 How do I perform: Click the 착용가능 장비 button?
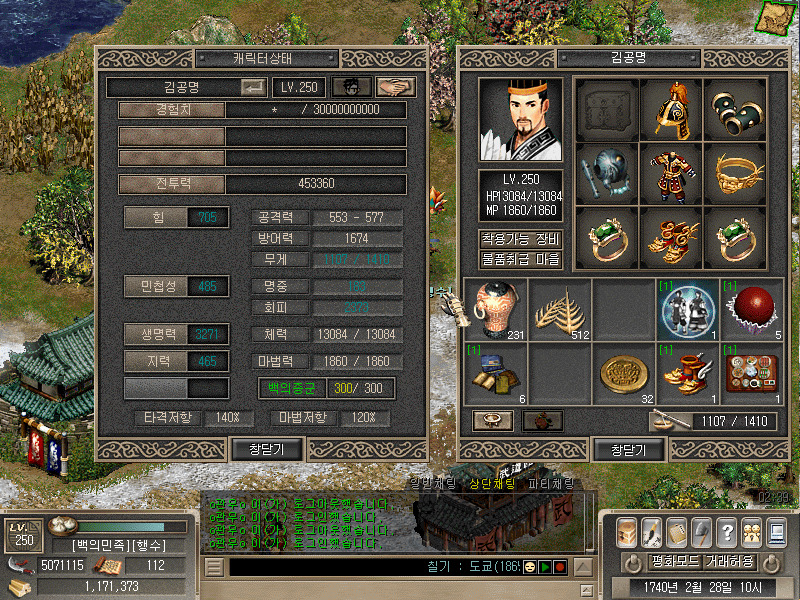[x=520, y=239]
